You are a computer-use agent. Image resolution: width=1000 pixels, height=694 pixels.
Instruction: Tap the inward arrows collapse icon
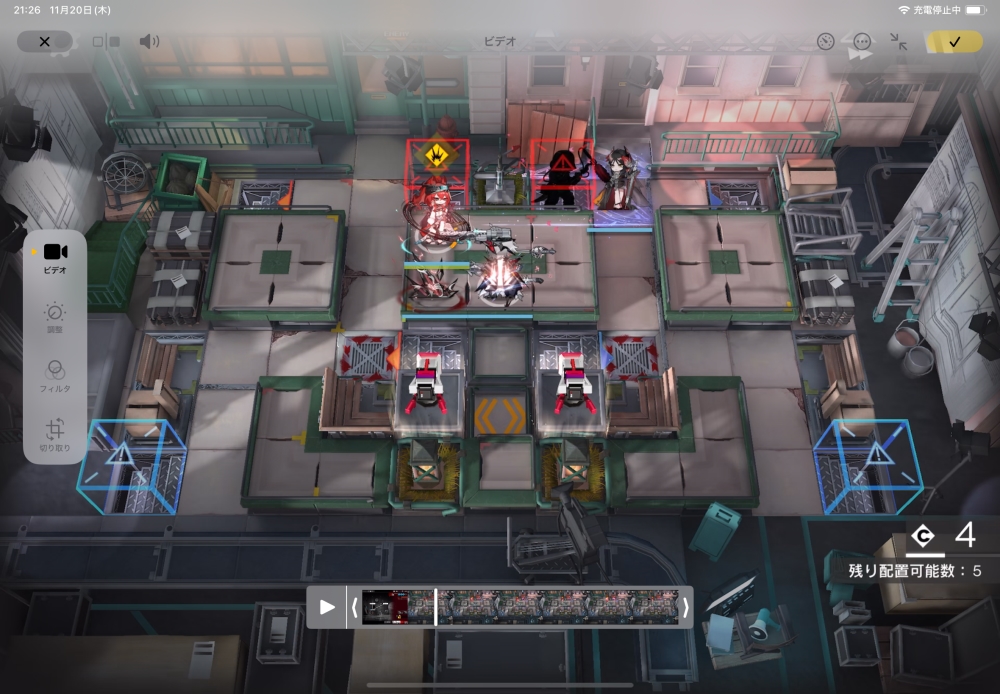[x=899, y=42]
